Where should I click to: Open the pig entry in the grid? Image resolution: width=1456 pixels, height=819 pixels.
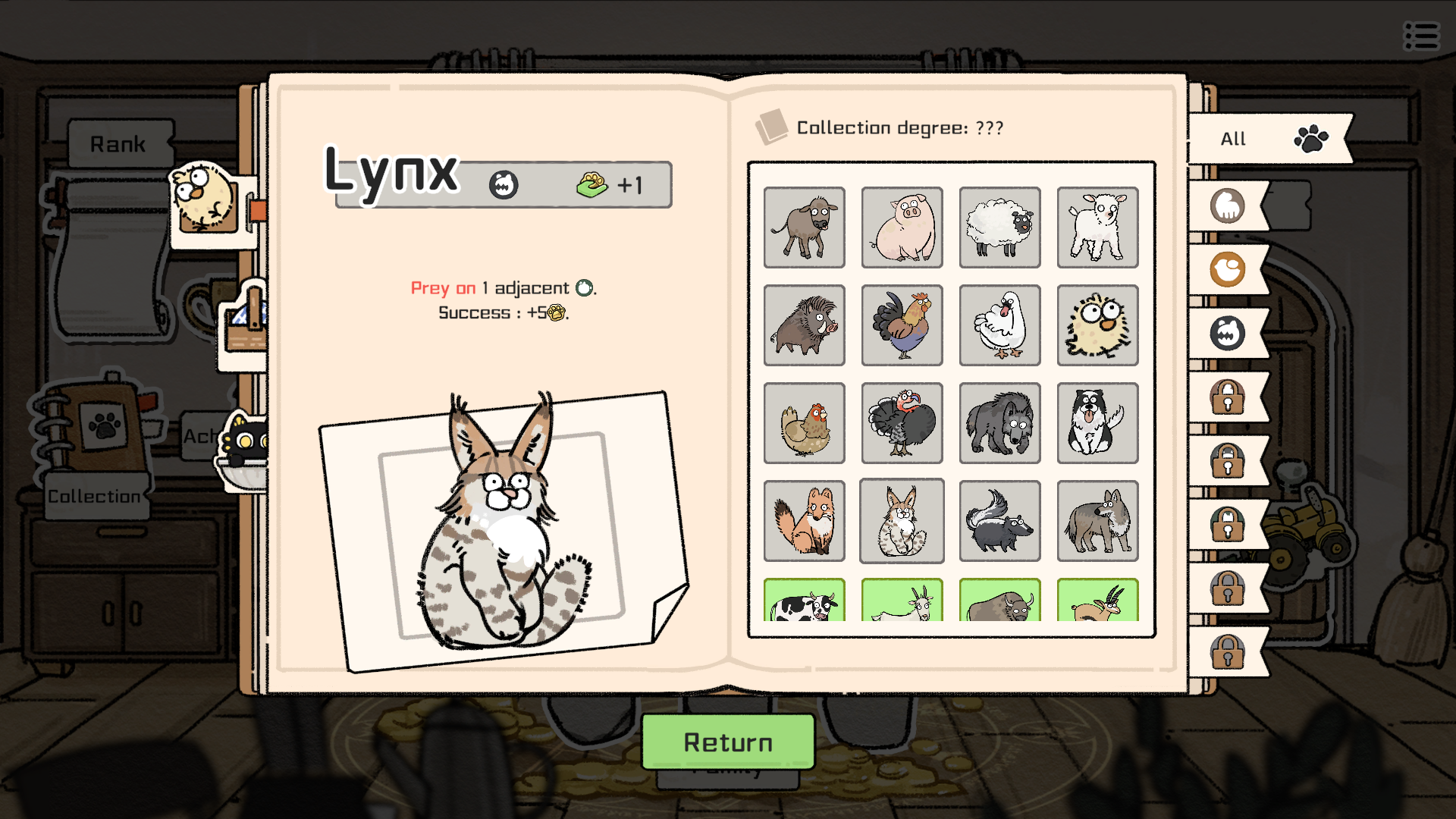[902, 227]
